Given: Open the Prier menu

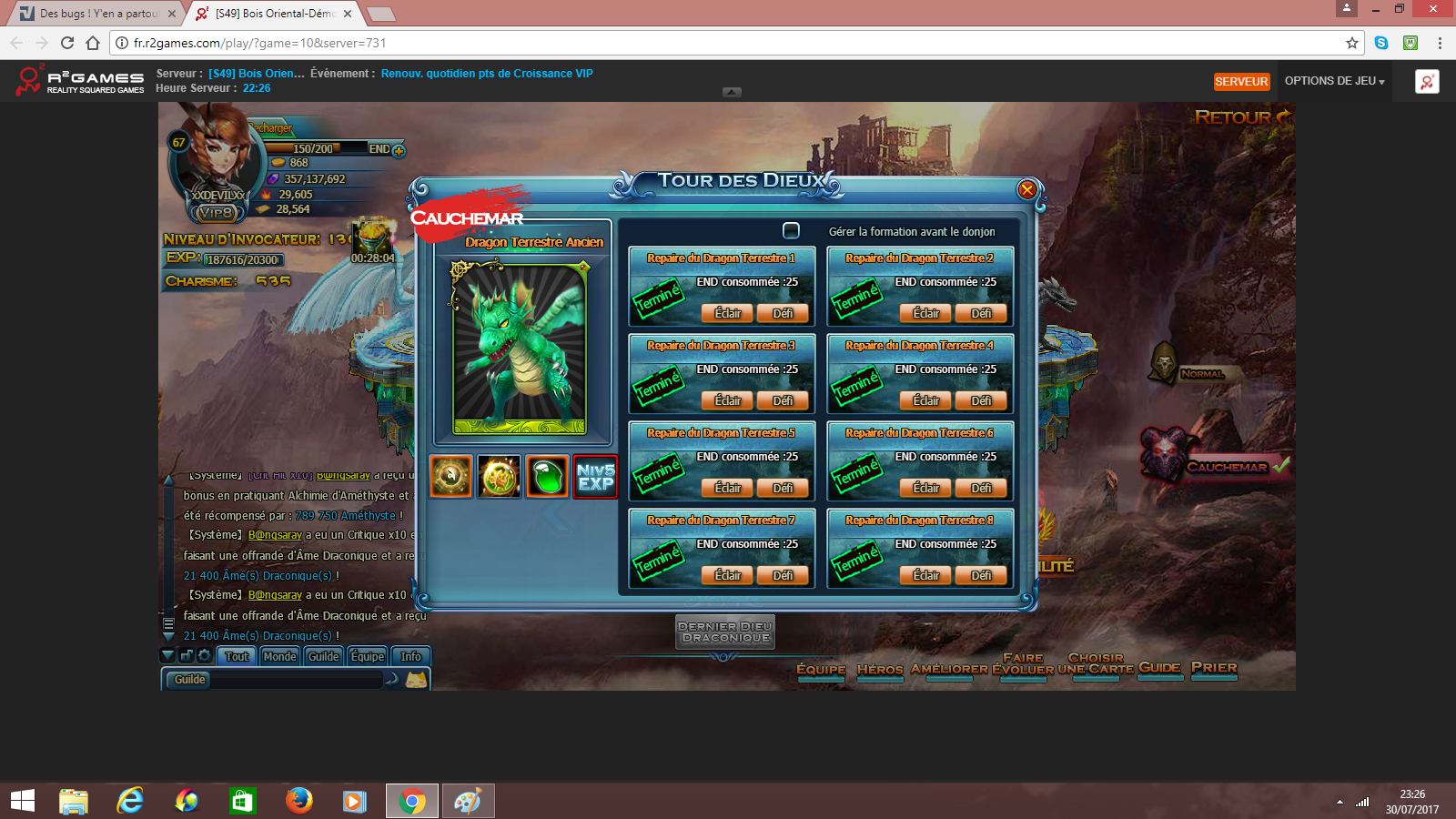Looking at the screenshot, I should pos(1214,668).
